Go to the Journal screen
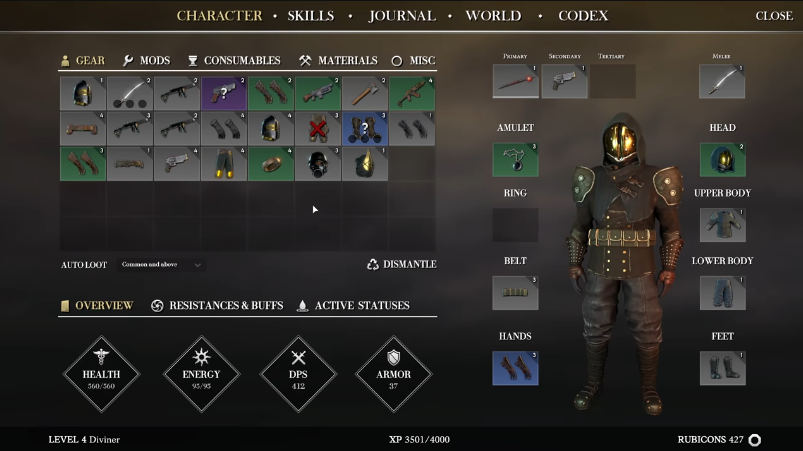This screenshot has height=451, width=803. pos(402,16)
